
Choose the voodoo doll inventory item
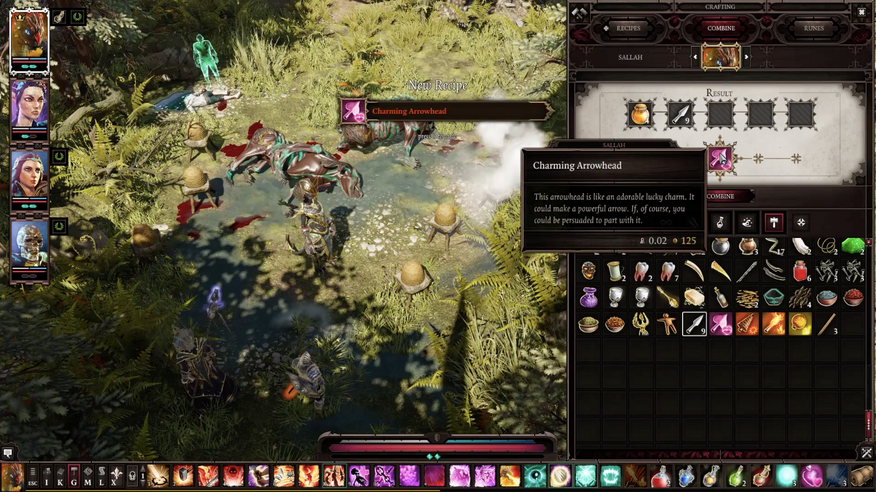point(667,324)
